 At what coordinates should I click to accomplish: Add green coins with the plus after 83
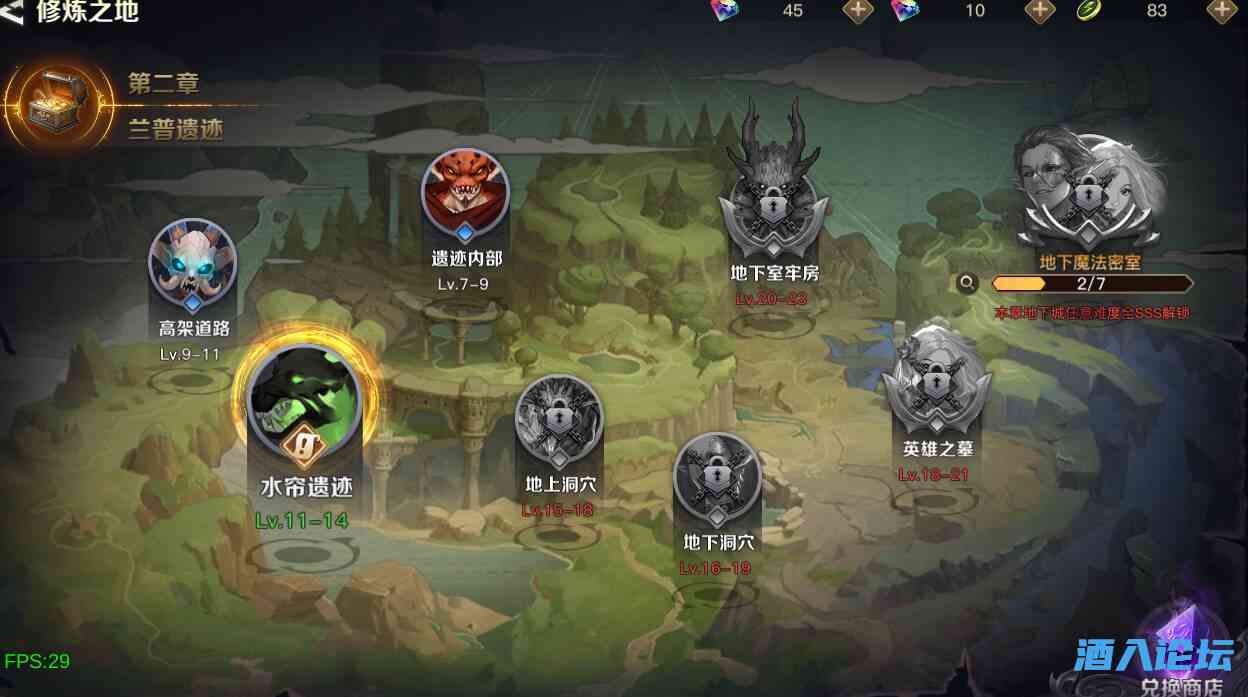(x=1222, y=11)
